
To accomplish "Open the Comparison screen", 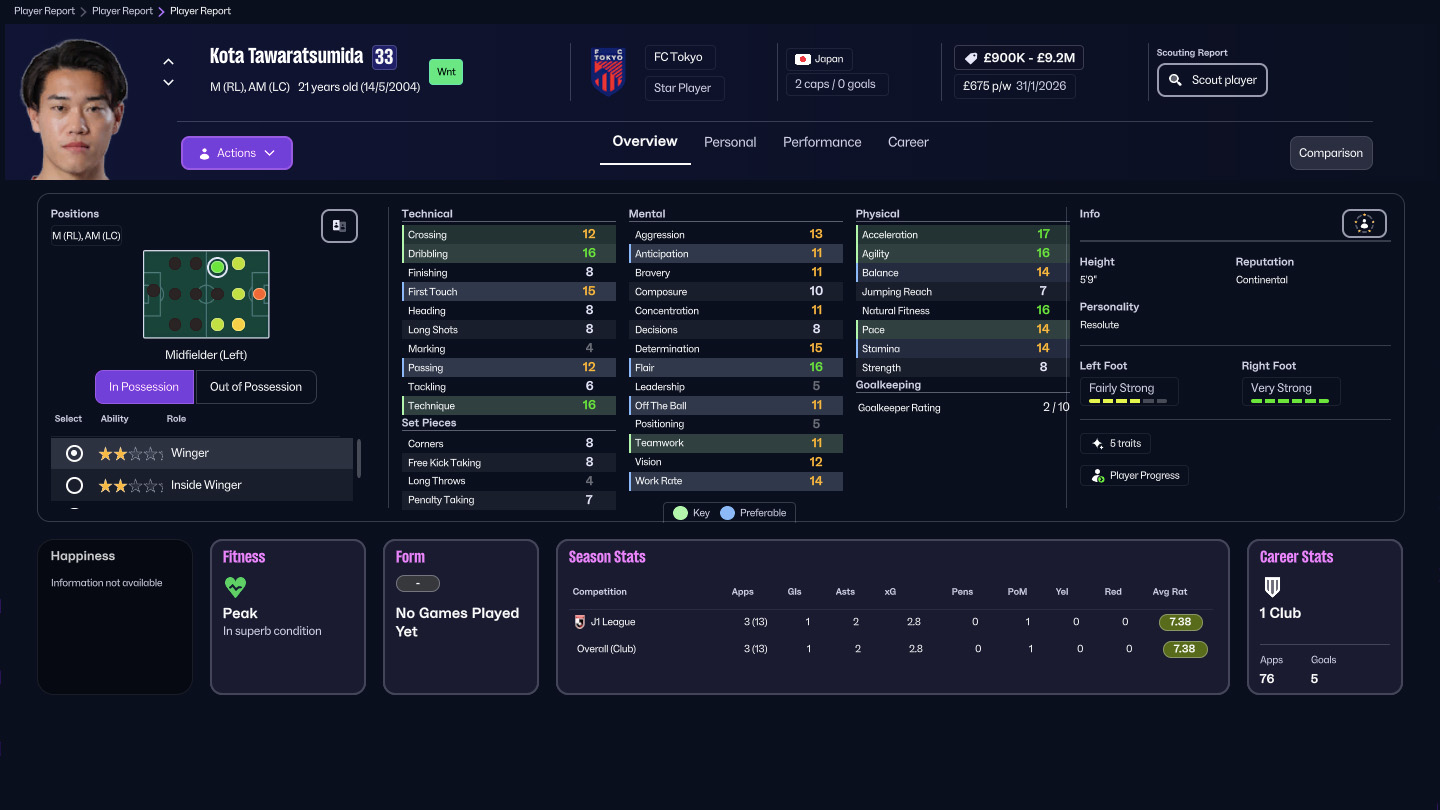I will (1331, 153).
